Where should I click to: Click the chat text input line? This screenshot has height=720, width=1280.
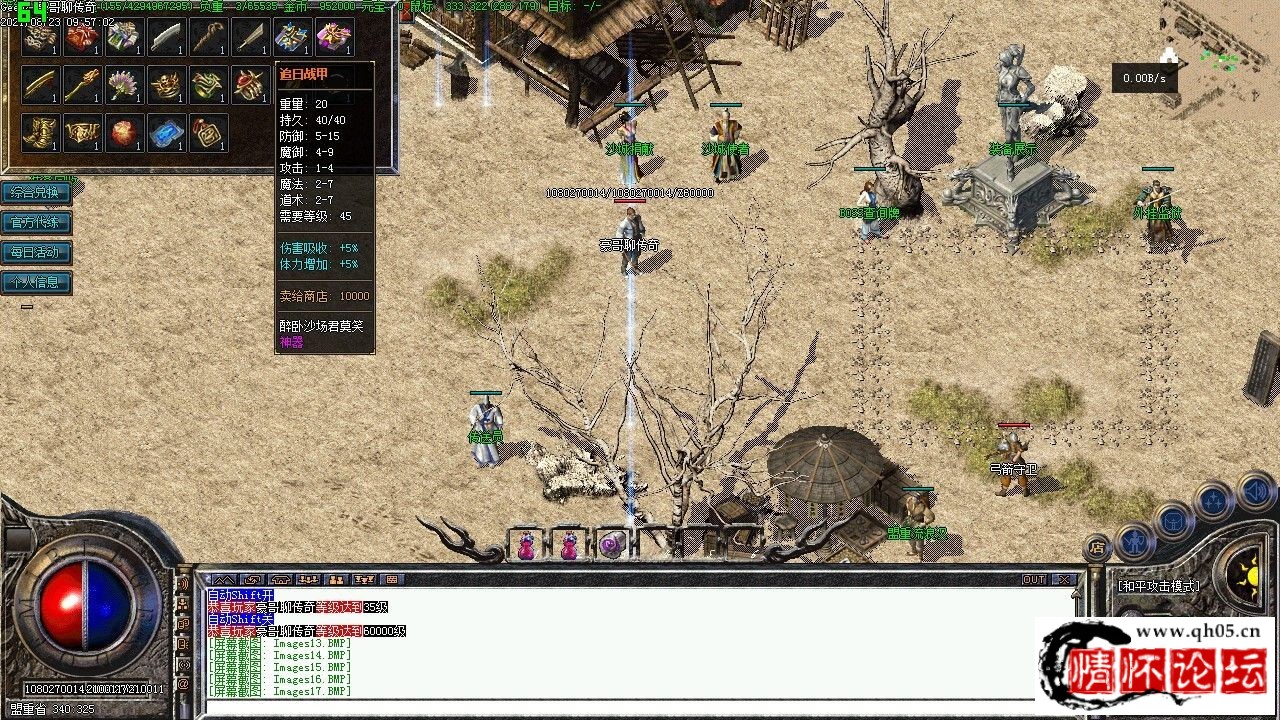[x=640, y=708]
